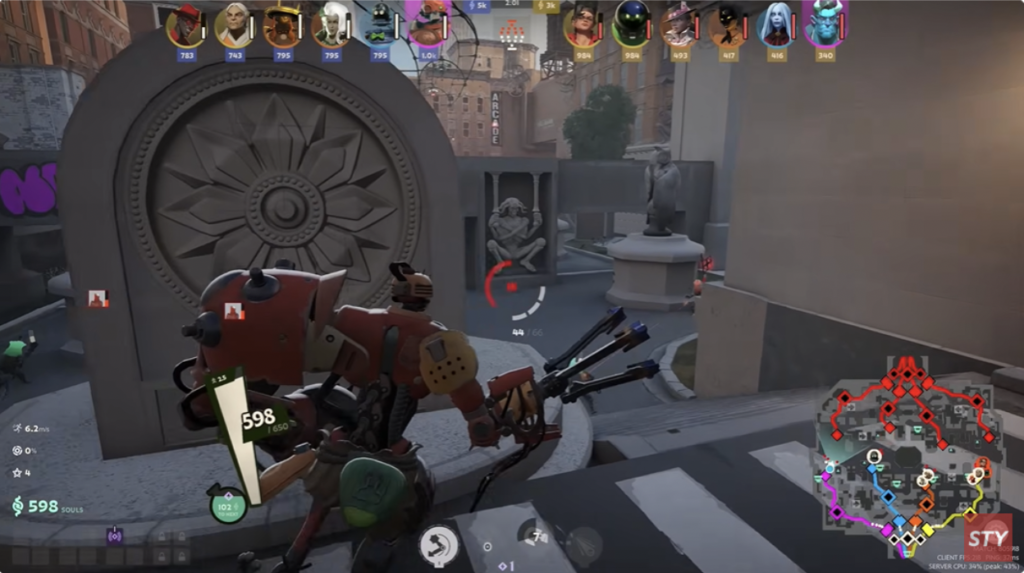Select the pale blue-haired enemy portrait
Image resolution: width=1024 pixels, height=573 pixels.
(776, 25)
